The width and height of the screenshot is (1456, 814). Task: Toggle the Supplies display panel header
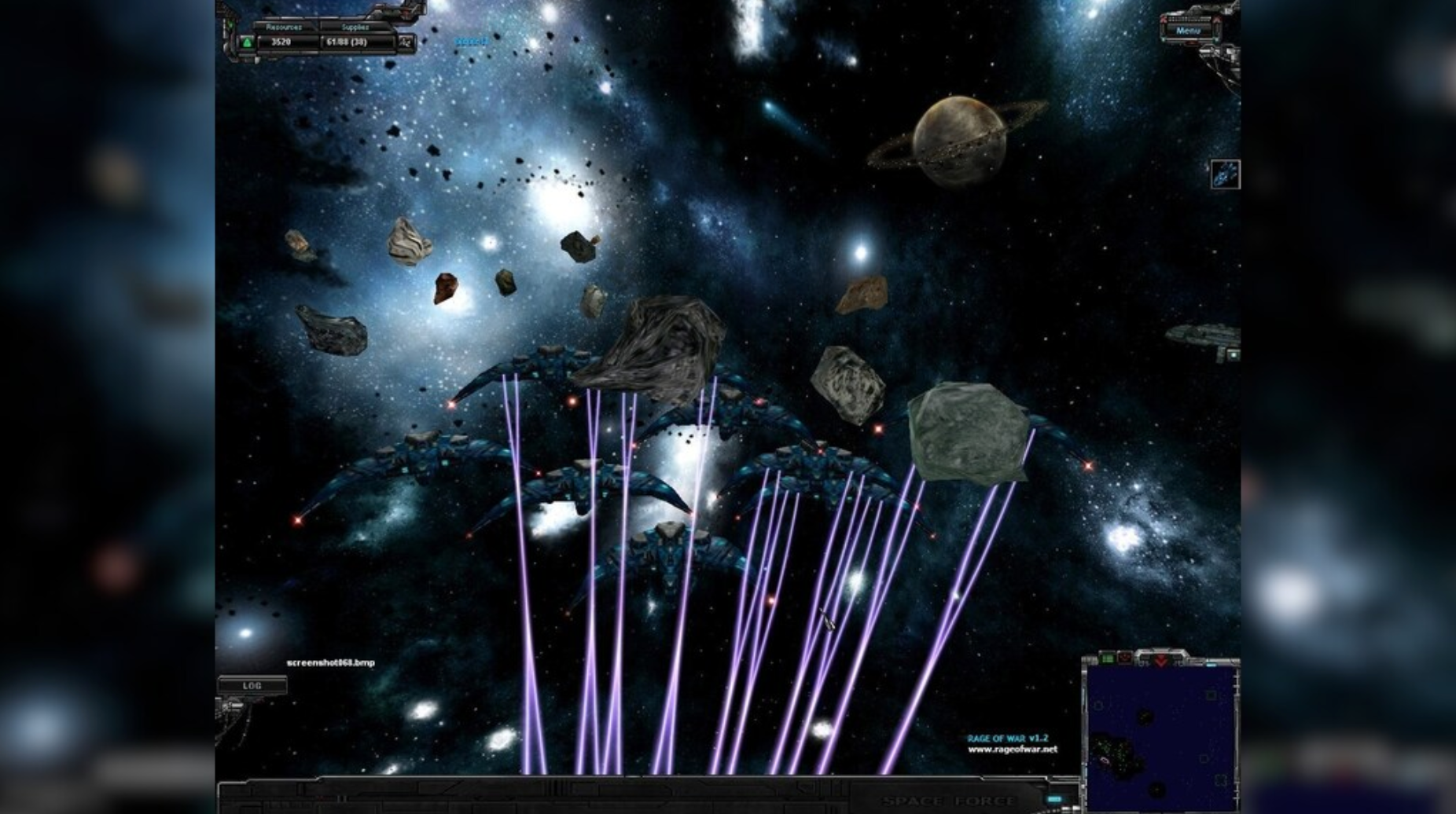354,26
